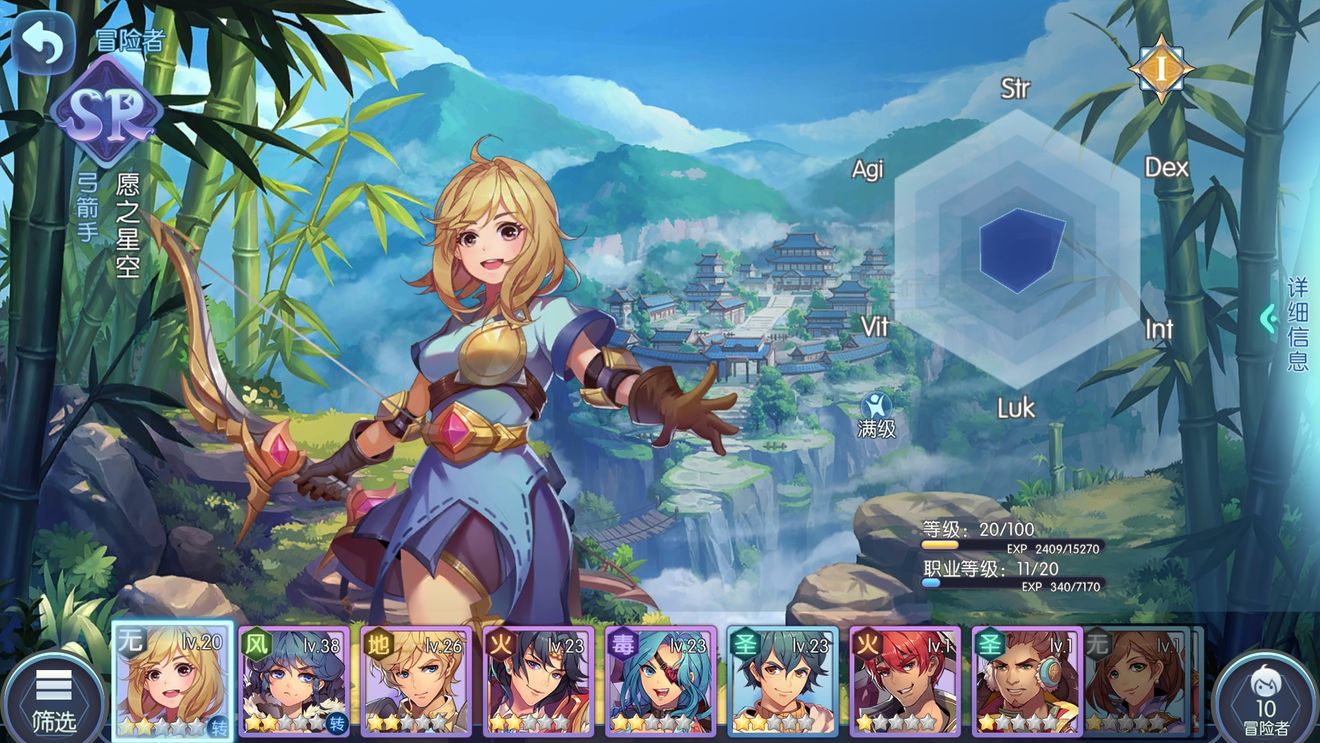Choose the 圣 element lv.23 adventurer
This screenshot has width=1320, height=743.
coord(782,681)
